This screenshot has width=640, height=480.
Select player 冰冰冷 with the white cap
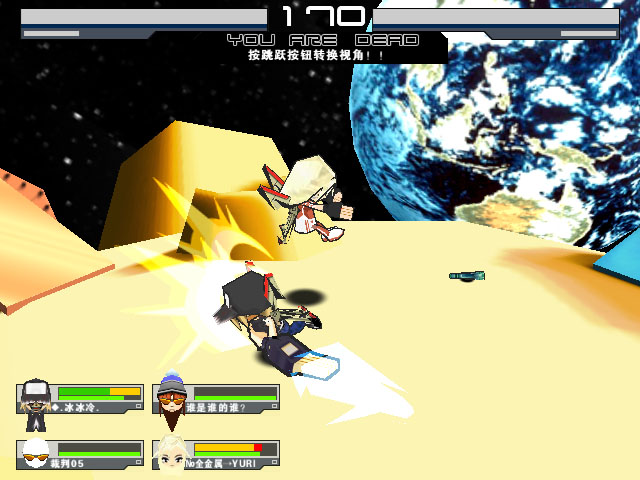tap(37, 397)
